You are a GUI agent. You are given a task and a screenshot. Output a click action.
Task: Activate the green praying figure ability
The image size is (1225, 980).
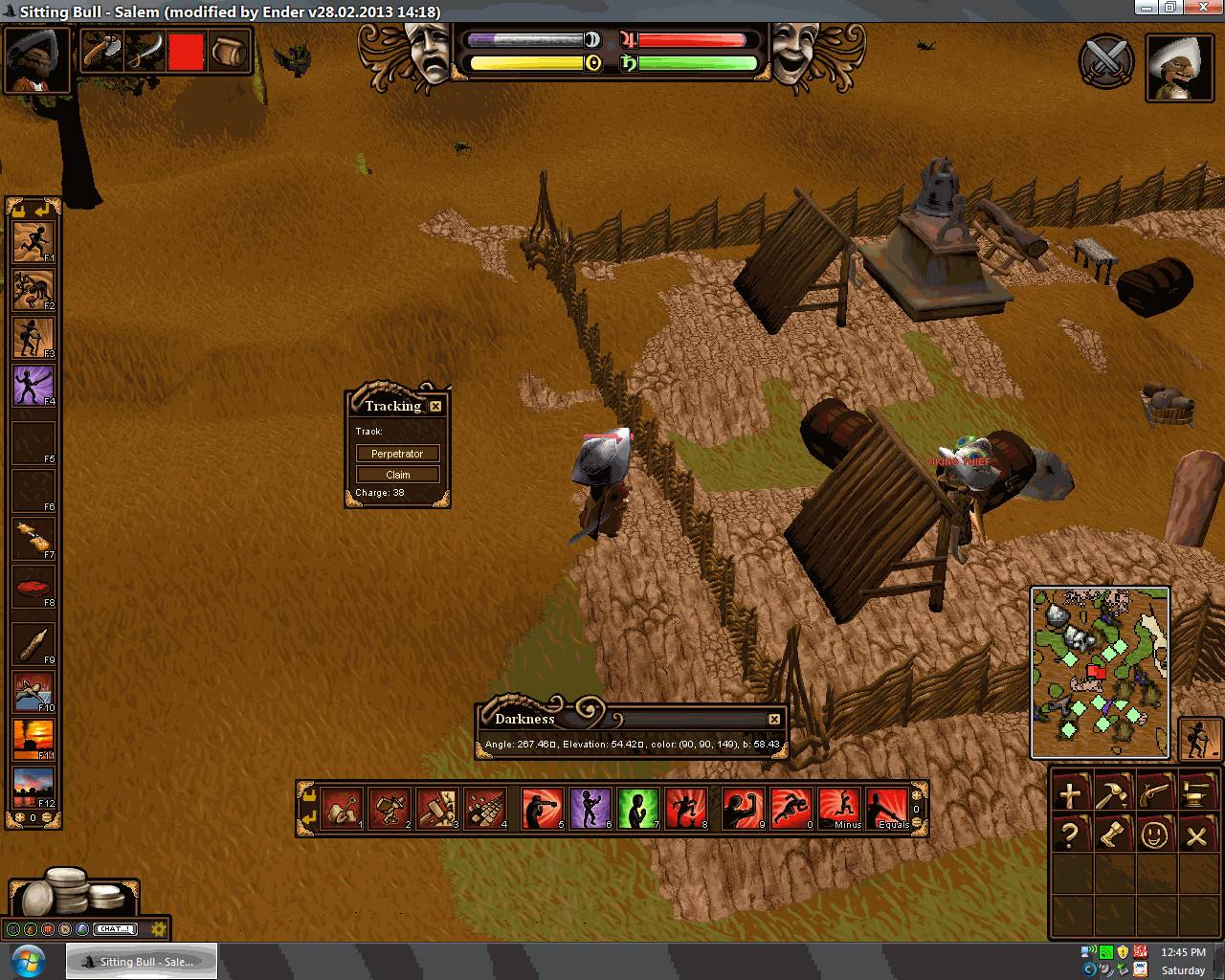coord(638,809)
